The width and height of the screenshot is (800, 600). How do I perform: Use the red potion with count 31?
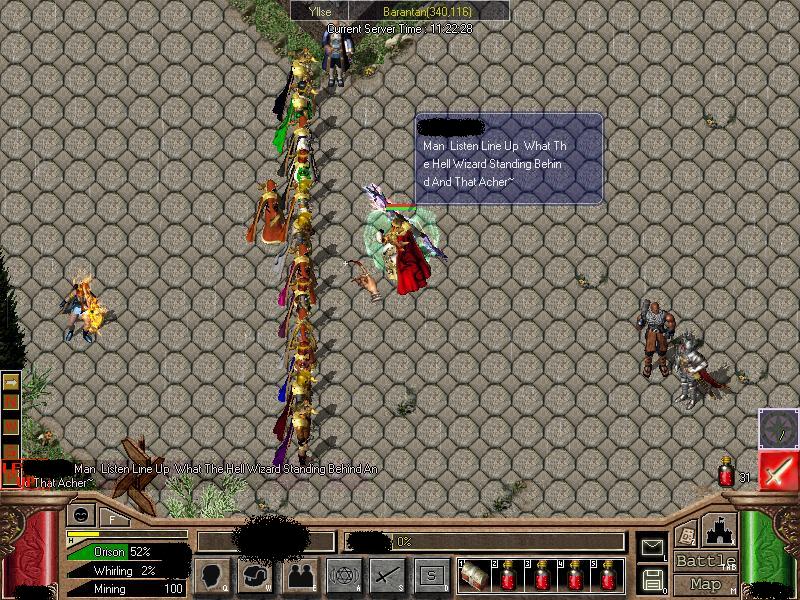(727, 473)
